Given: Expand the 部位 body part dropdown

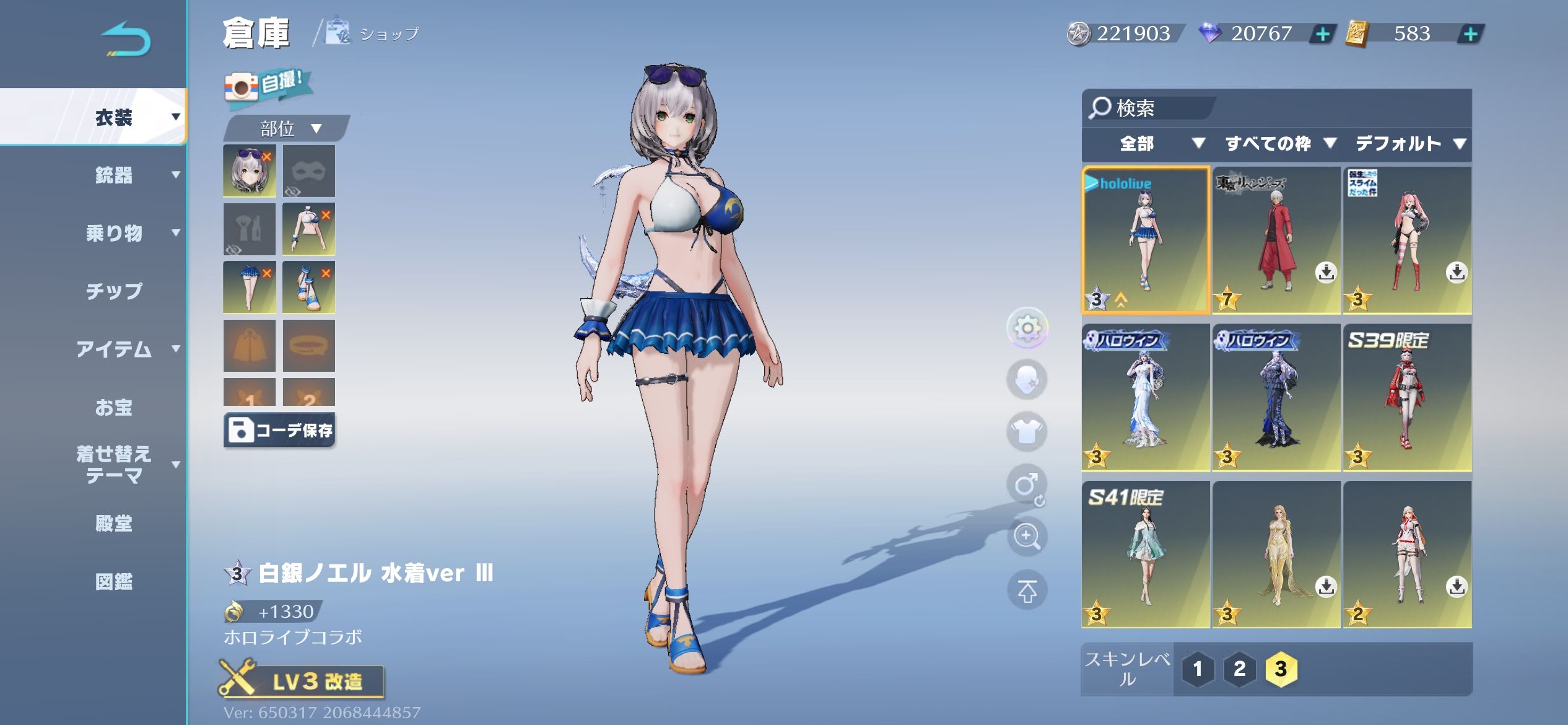Looking at the screenshot, I should coord(288,128).
